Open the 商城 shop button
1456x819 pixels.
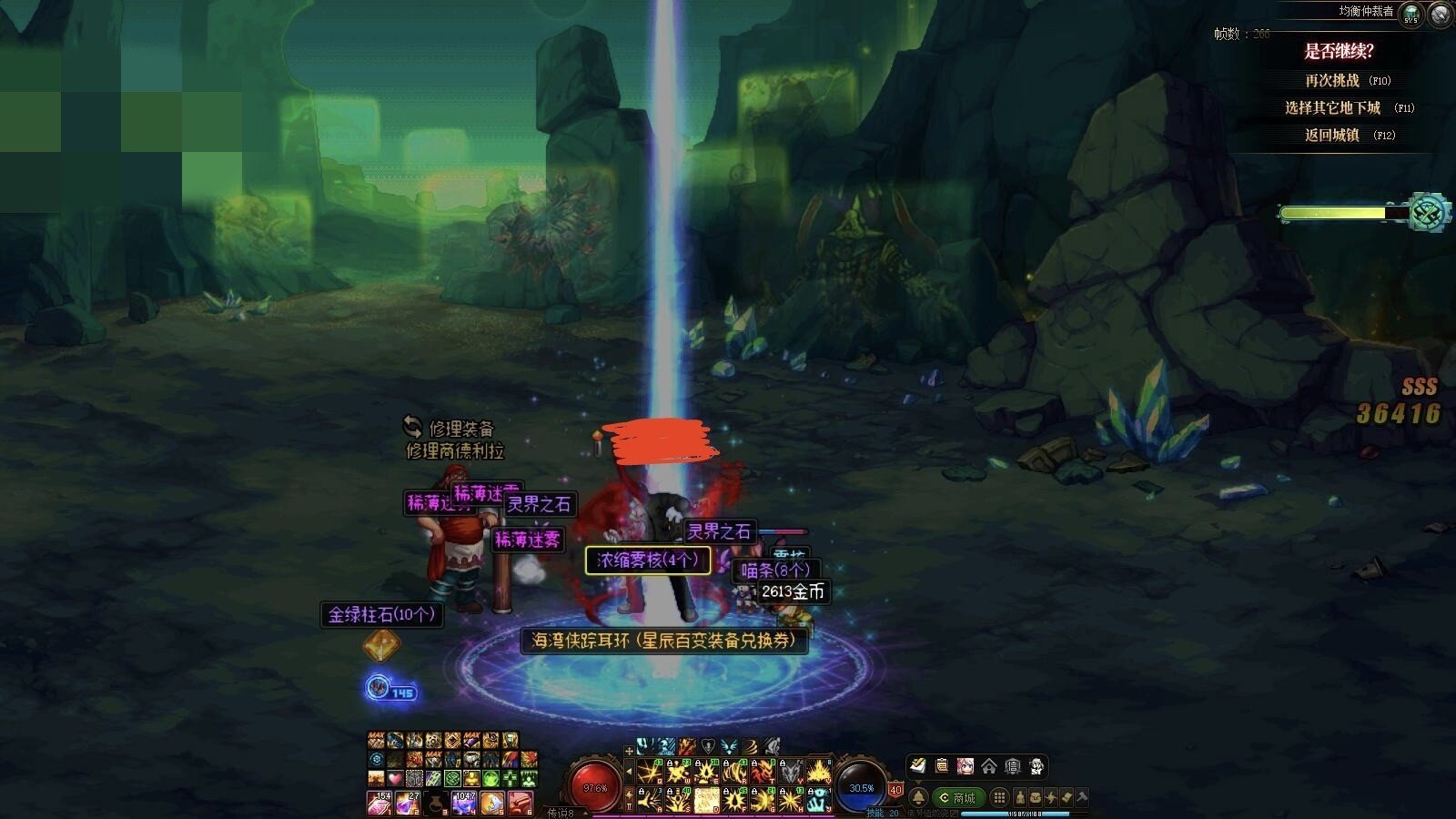pos(957,798)
